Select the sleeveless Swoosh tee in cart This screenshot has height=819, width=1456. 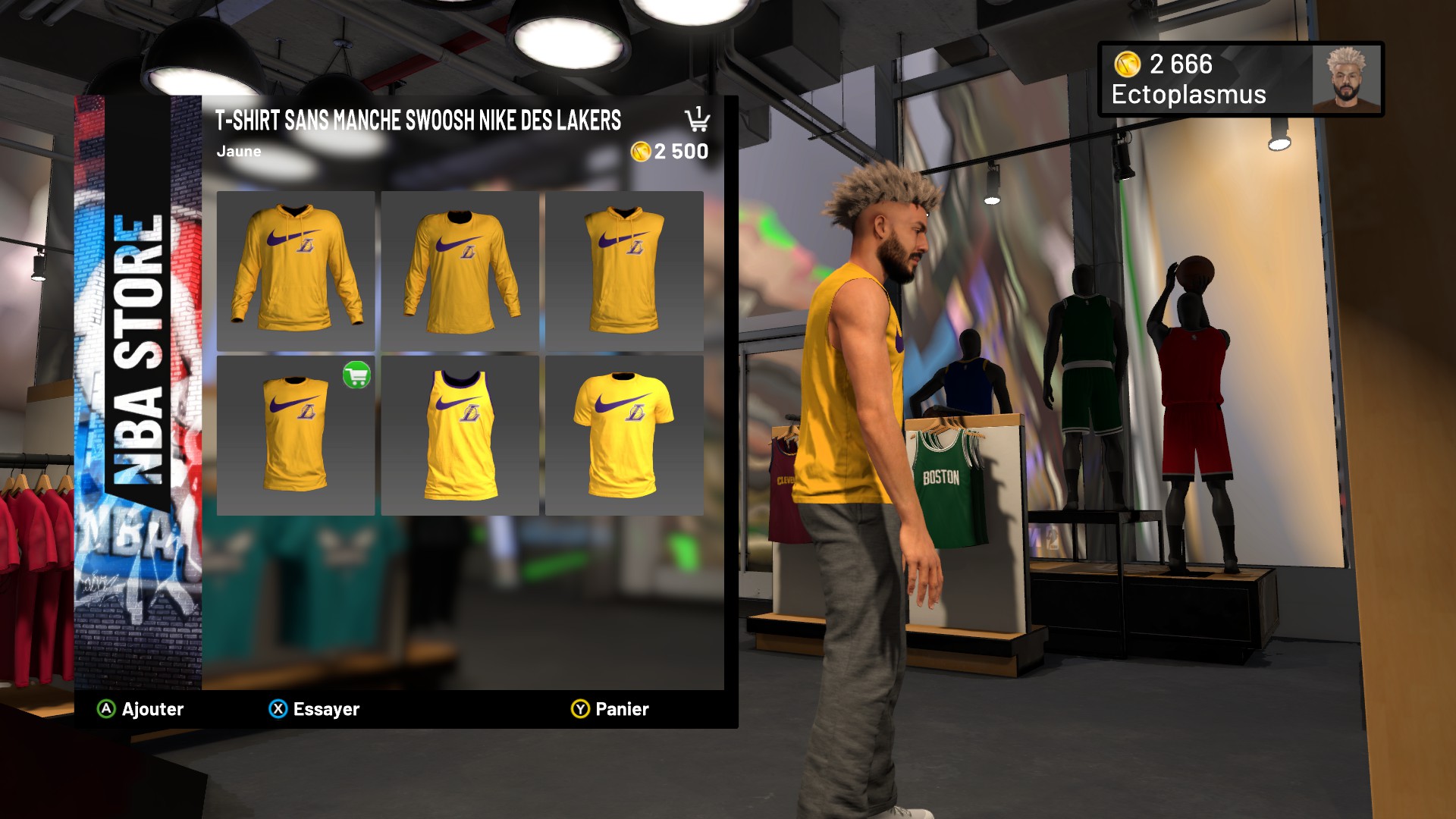(x=296, y=435)
